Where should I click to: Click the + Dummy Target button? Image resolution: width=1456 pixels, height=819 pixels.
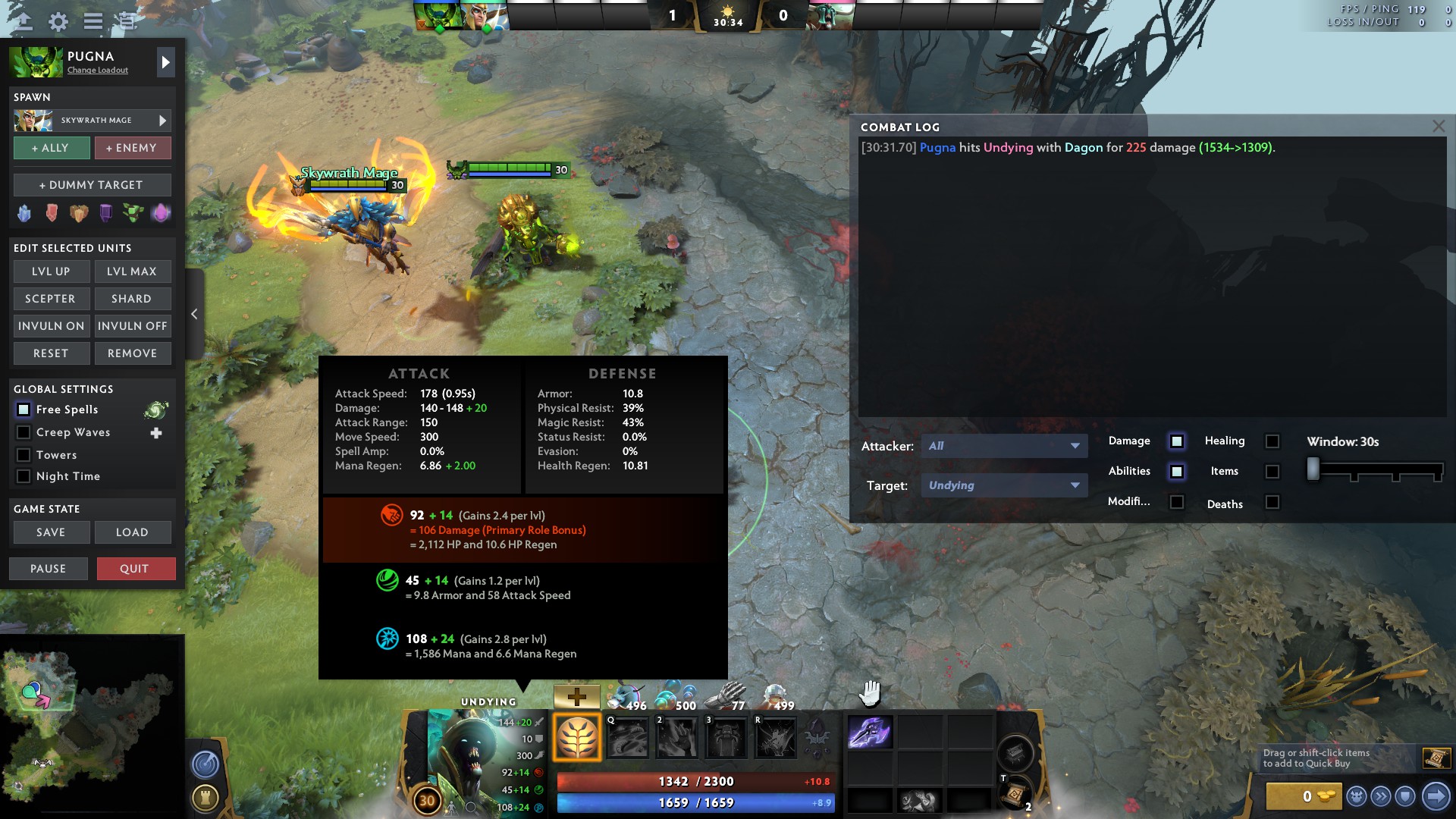[92, 184]
